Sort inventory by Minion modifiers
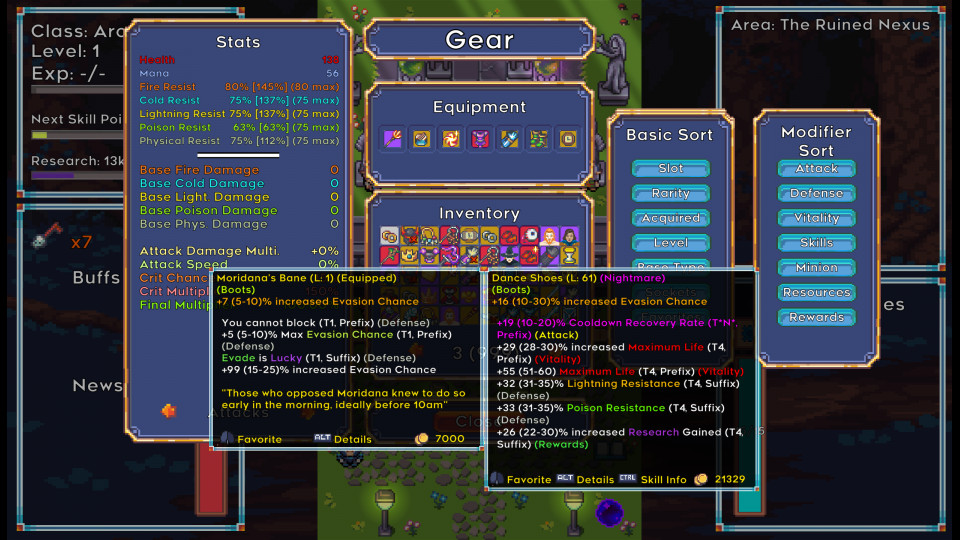The image size is (960, 540). click(x=816, y=268)
